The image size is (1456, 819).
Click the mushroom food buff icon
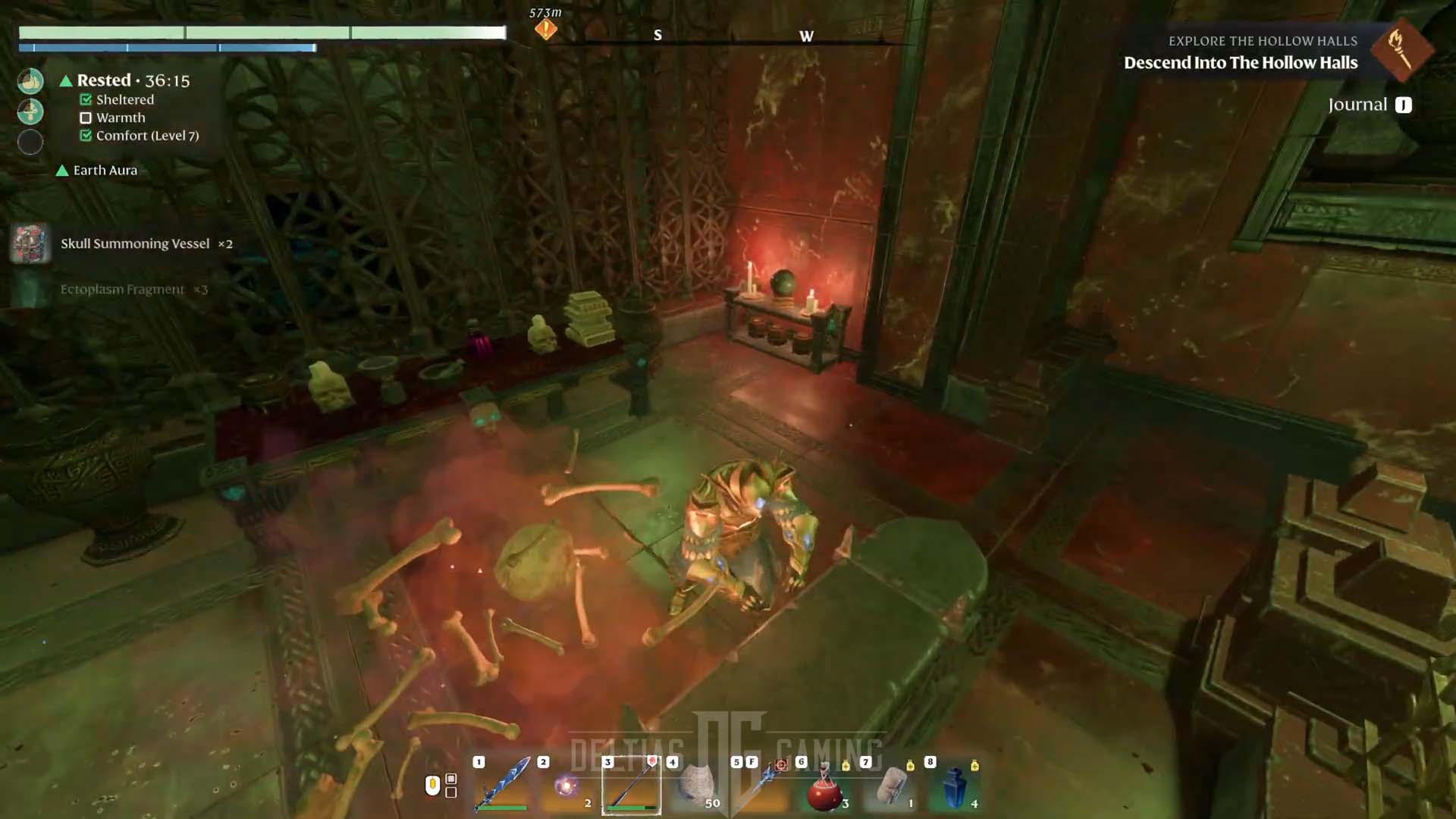point(30,111)
